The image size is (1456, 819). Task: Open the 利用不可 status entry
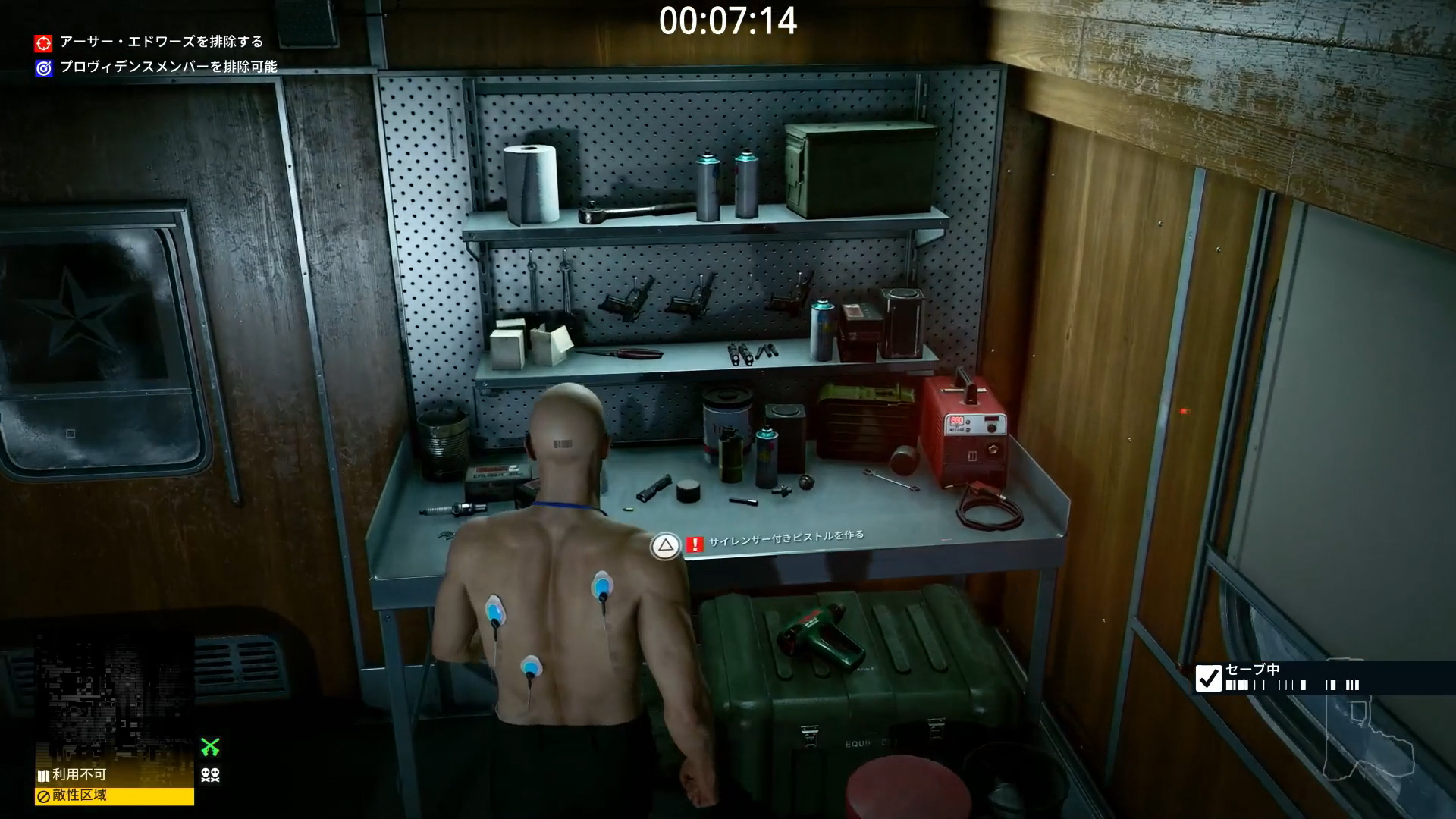(79, 776)
